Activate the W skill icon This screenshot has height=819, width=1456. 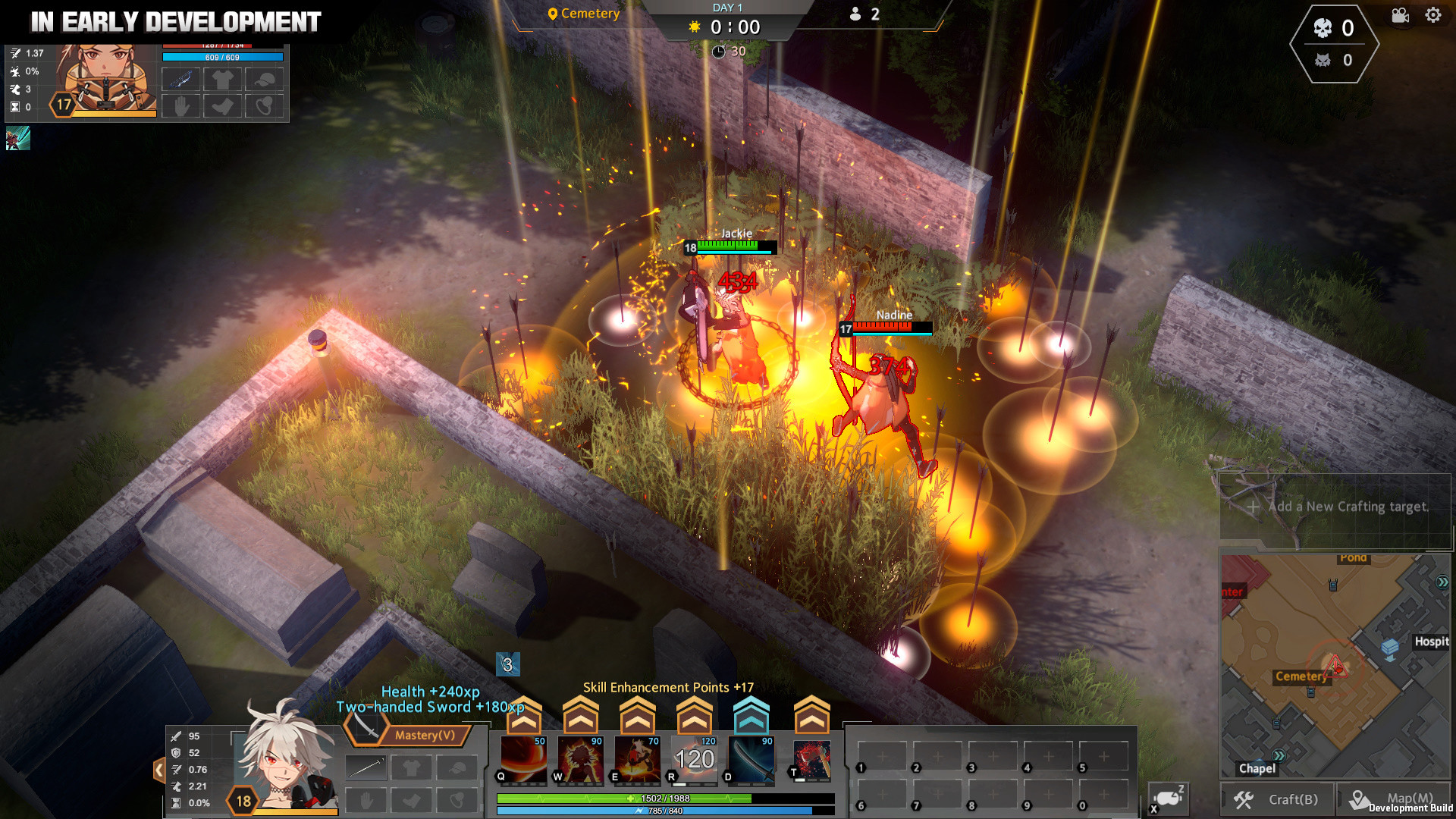(x=580, y=759)
